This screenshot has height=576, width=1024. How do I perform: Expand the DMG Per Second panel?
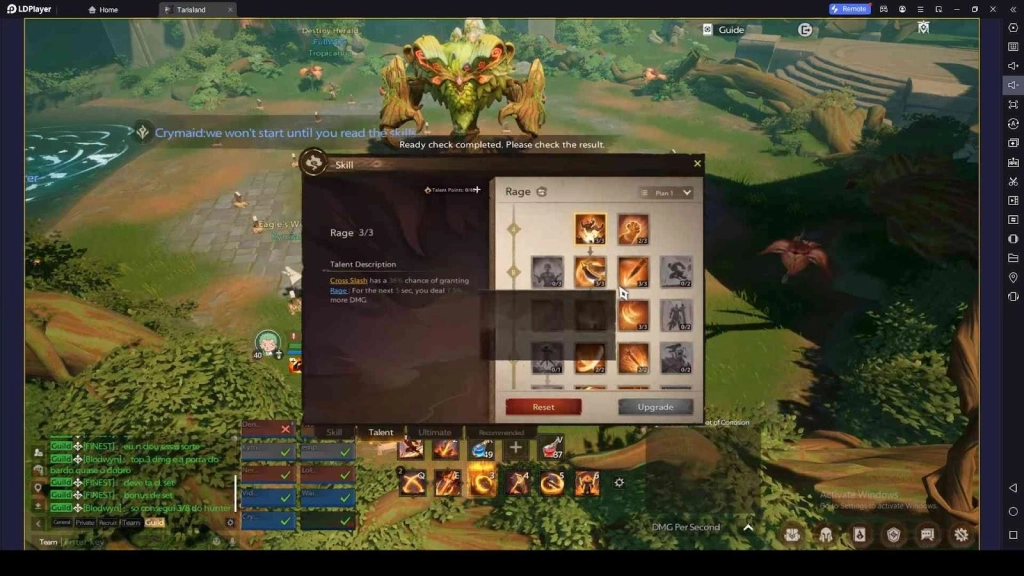tap(748, 527)
